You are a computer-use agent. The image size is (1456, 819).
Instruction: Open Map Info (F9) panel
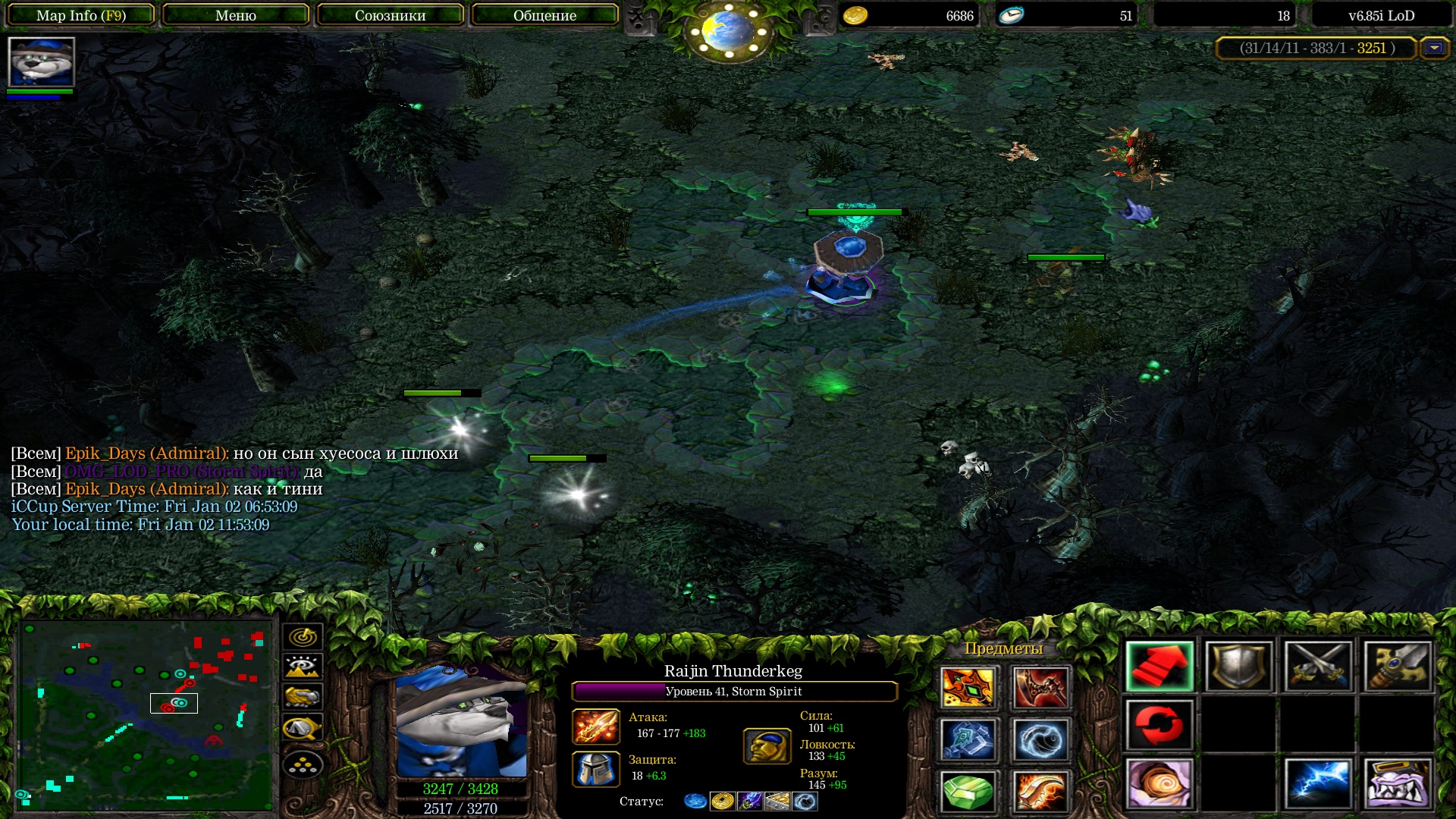pos(80,15)
